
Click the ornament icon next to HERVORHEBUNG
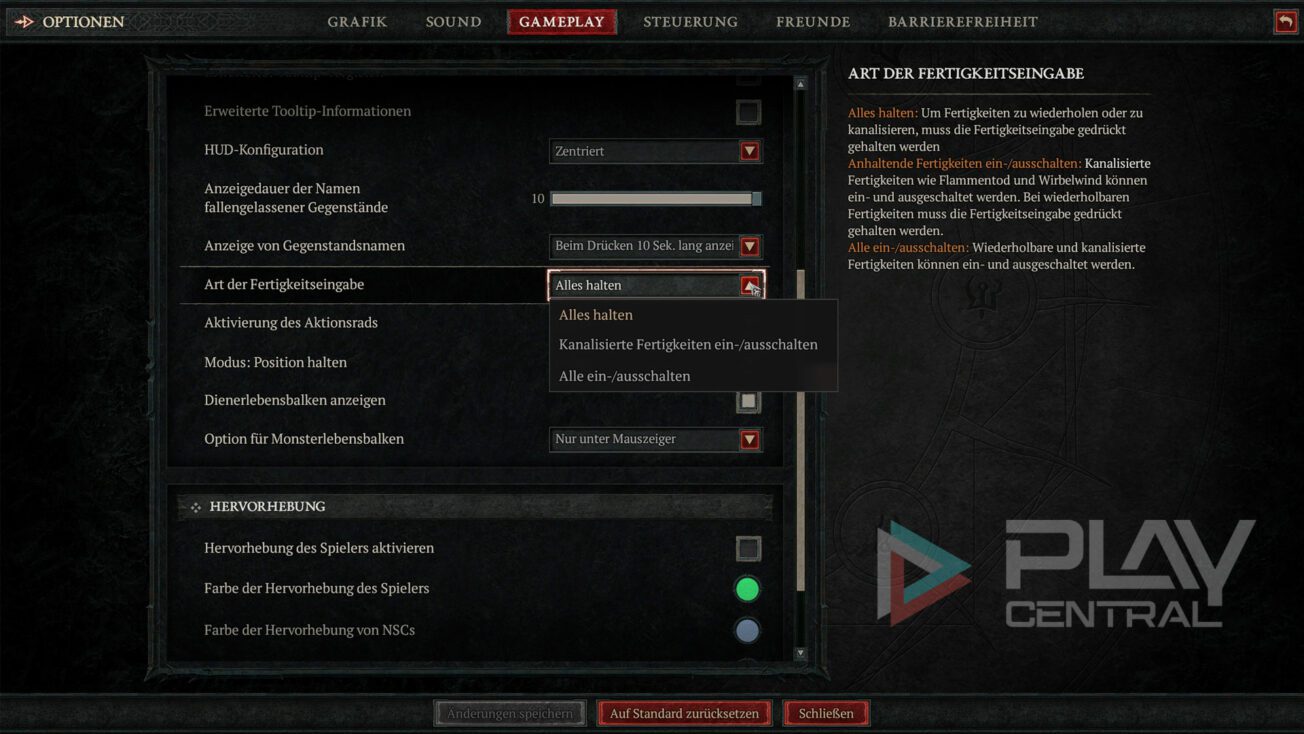coord(197,507)
